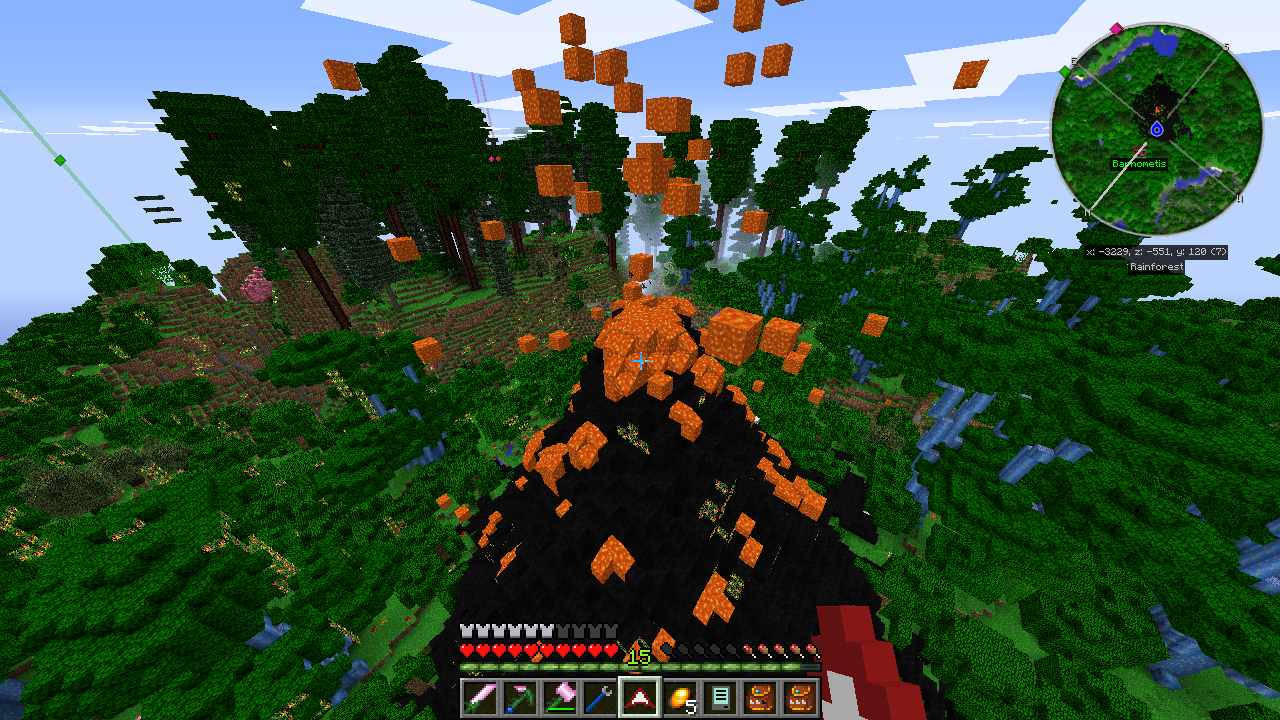Select the orange item stack of five
Image resolution: width=1280 pixels, height=720 pixels.
[x=678, y=696]
